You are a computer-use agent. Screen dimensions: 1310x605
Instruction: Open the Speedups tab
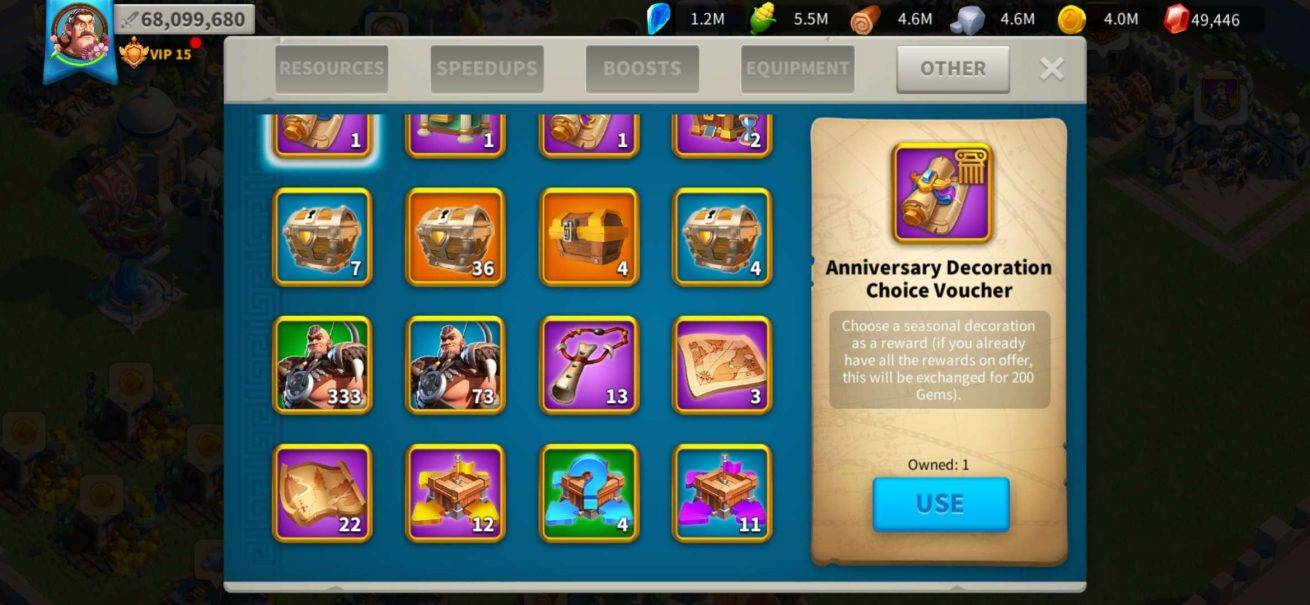(x=487, y=69)
